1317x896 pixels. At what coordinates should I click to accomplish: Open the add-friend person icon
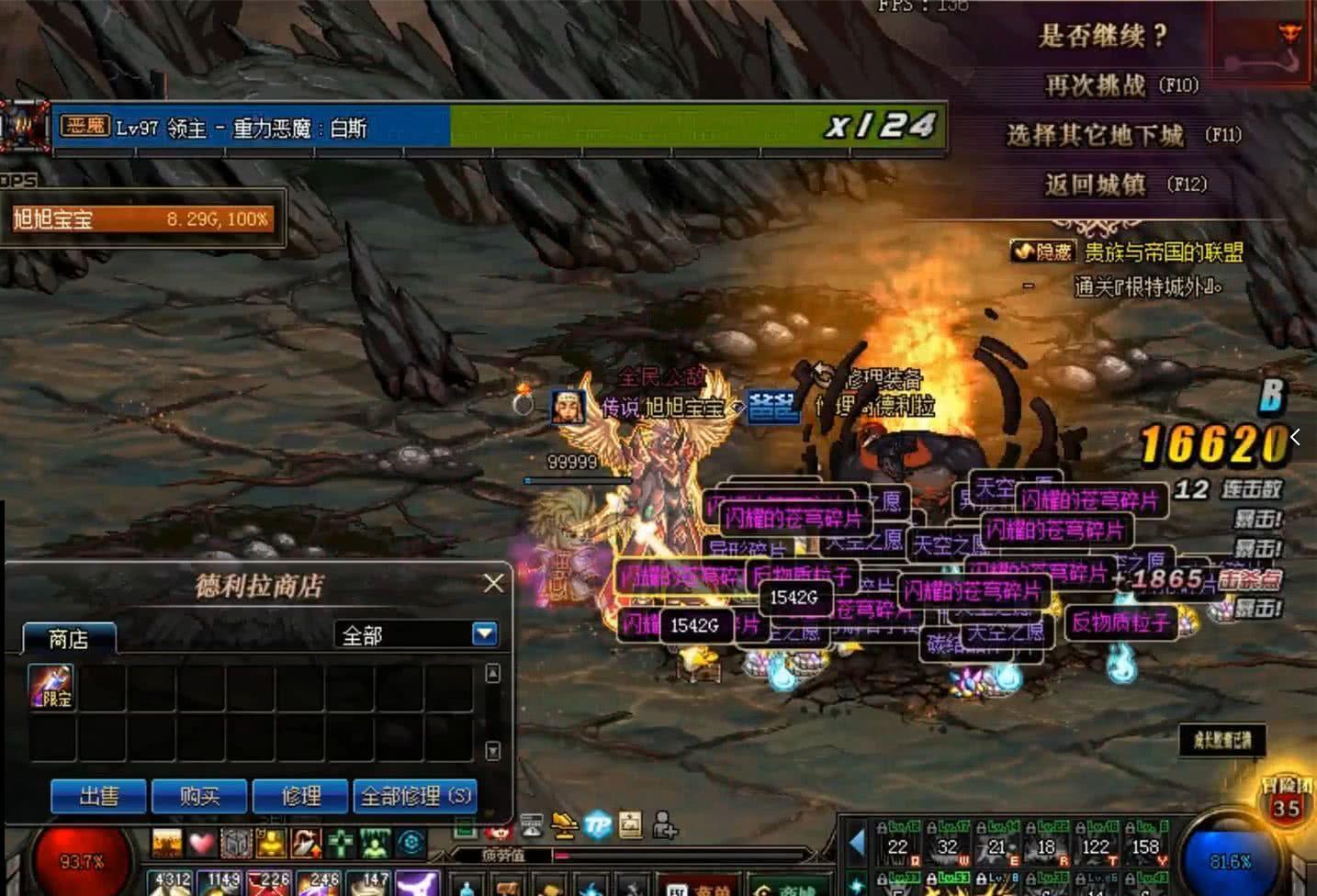tap(664, 825)
